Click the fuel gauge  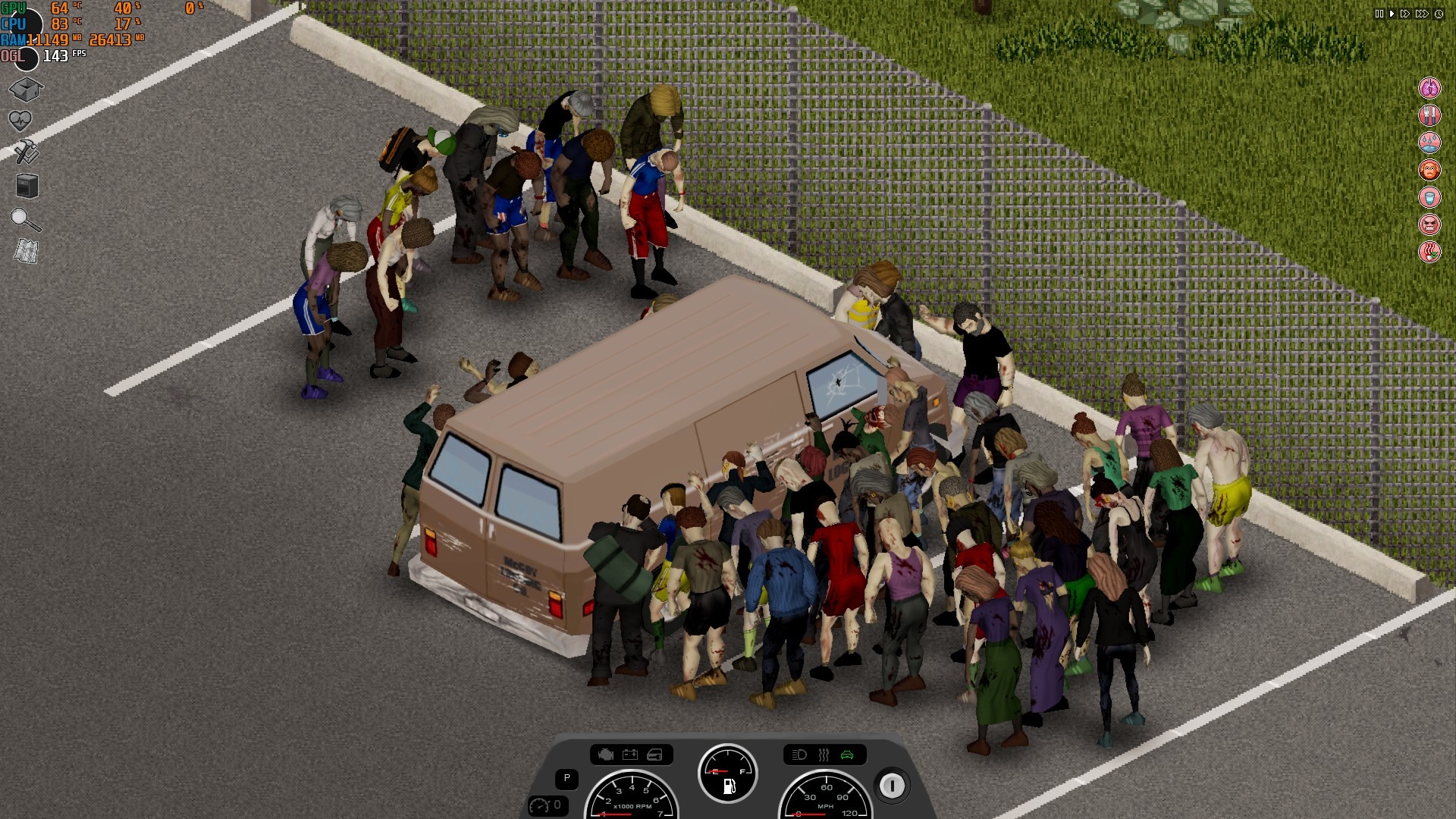[x=727, y=773]
